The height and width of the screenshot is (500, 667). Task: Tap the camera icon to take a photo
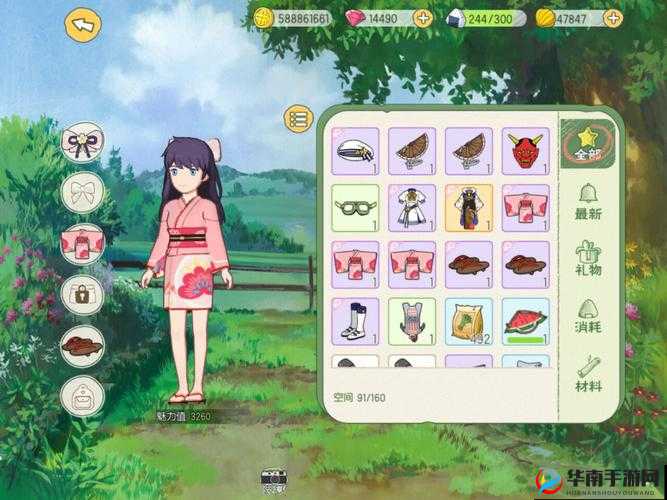pos(273,480)
